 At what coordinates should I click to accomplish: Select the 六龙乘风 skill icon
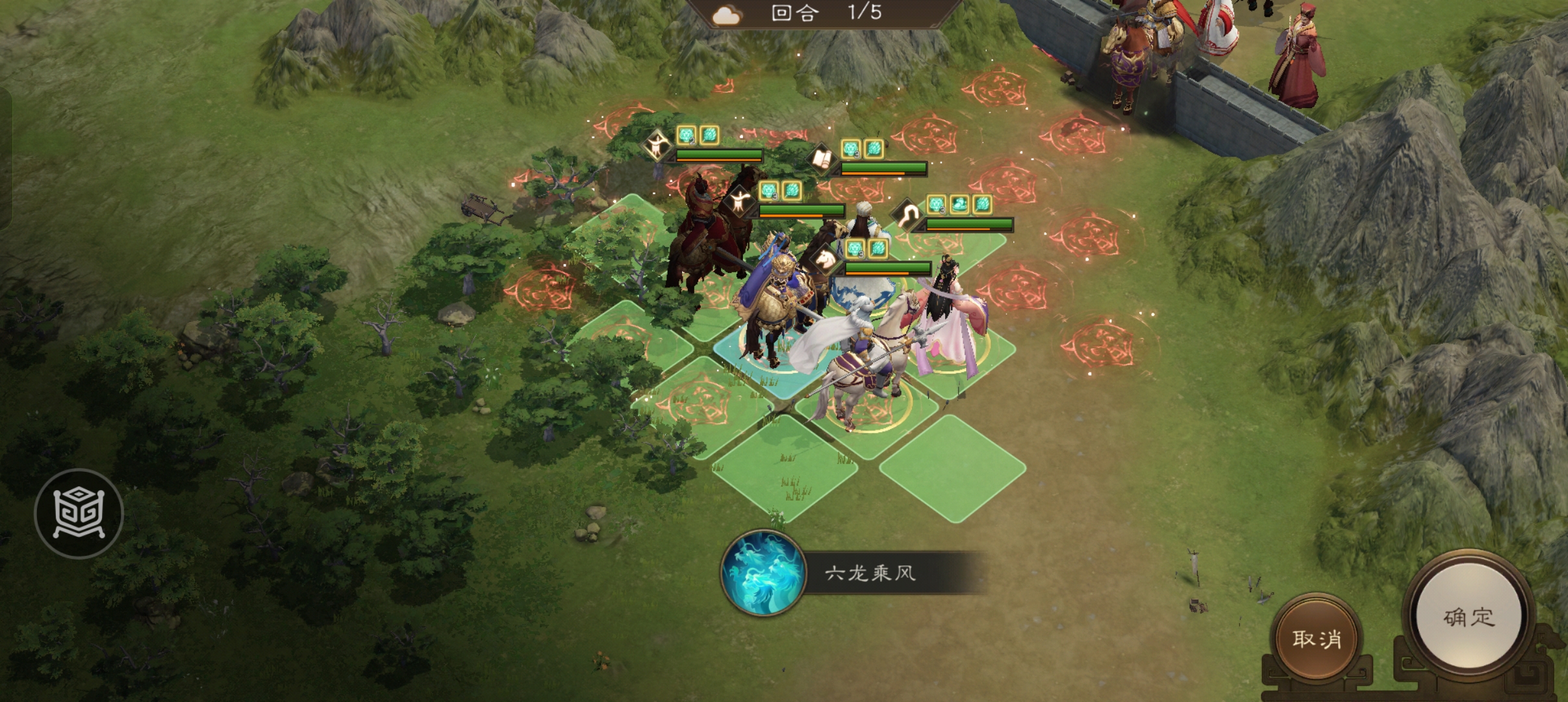763,573
